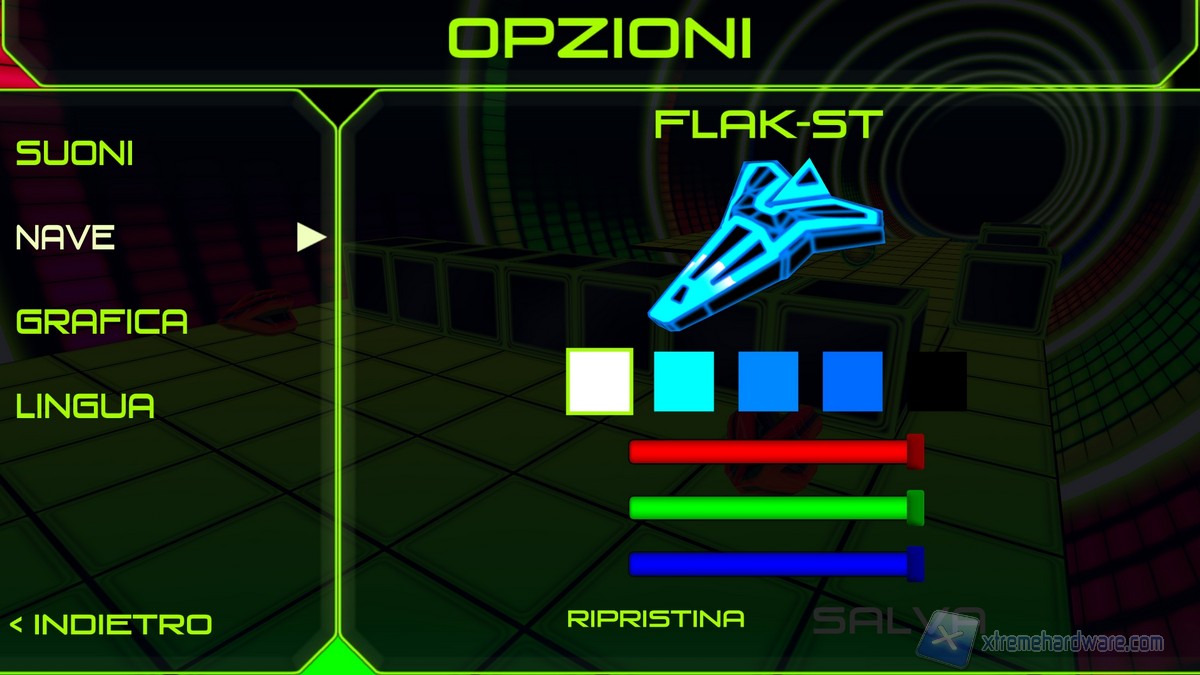This screenshot has height=675, width=1200.
Task: Go back with the Indietro button
Action: 111,625
